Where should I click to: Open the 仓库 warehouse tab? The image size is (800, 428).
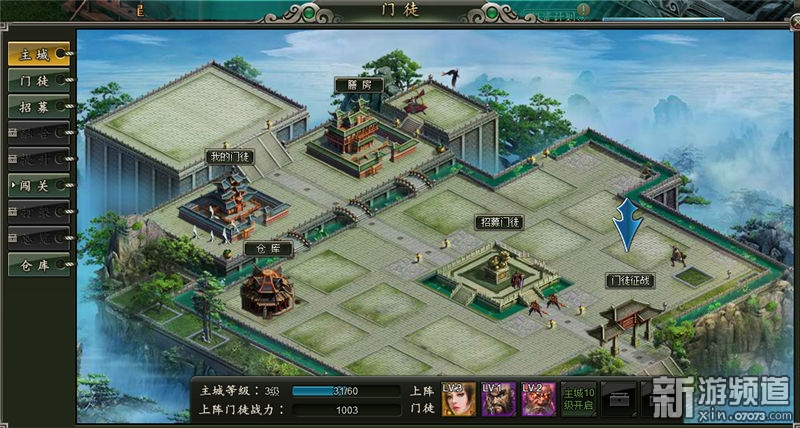(36, 265)
